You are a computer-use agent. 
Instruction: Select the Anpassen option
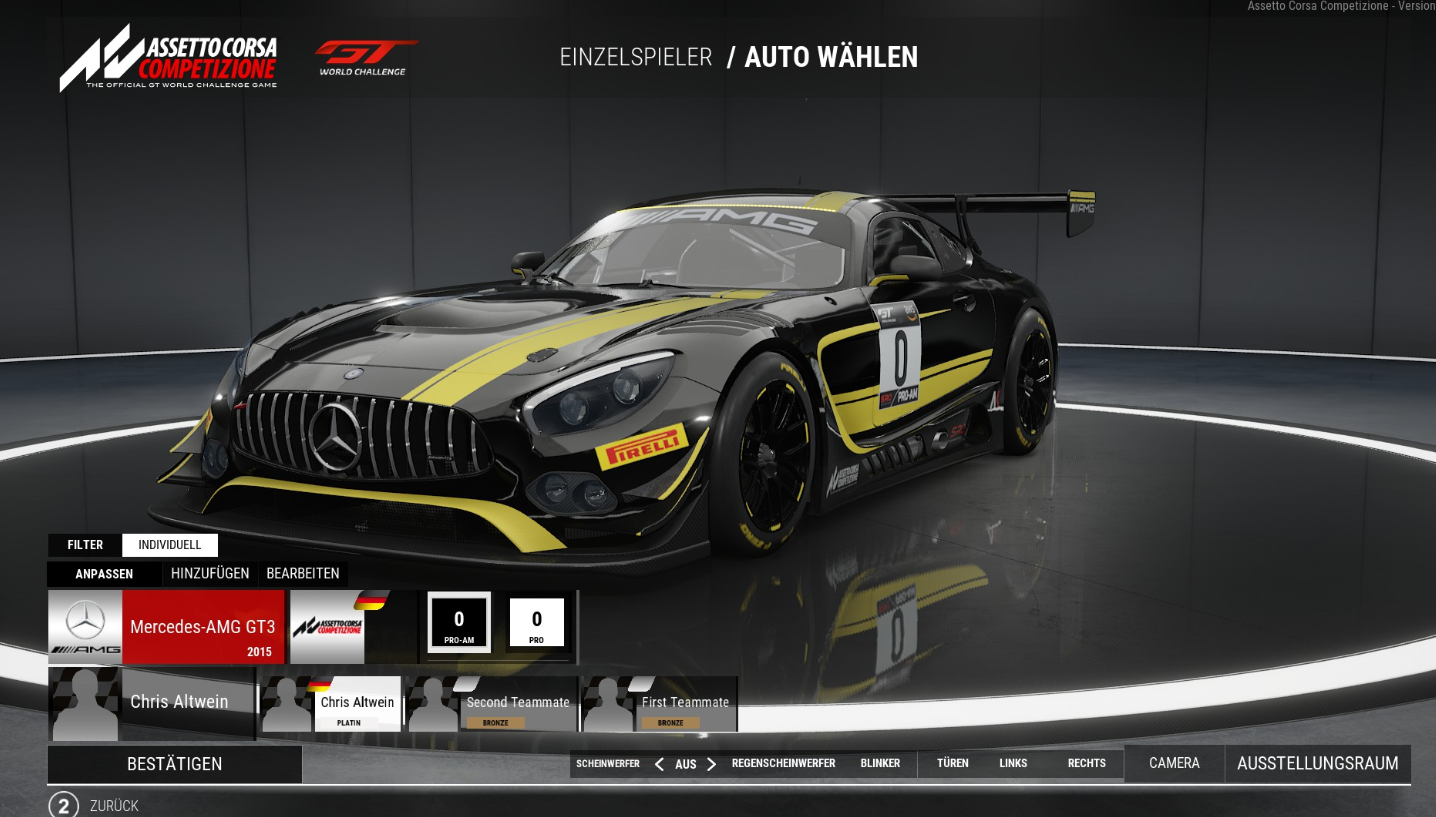pyautogui.click(x=104, y=574)
